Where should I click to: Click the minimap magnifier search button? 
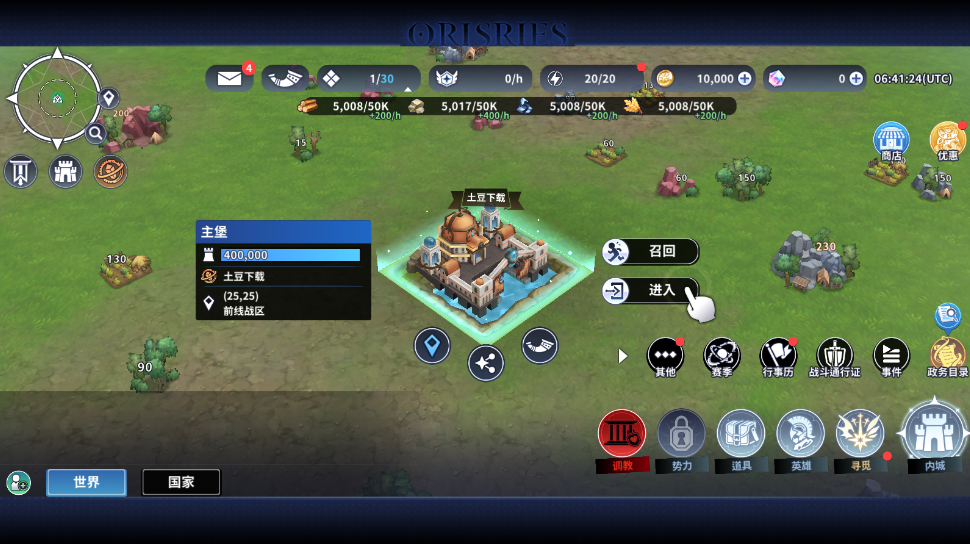96,133
